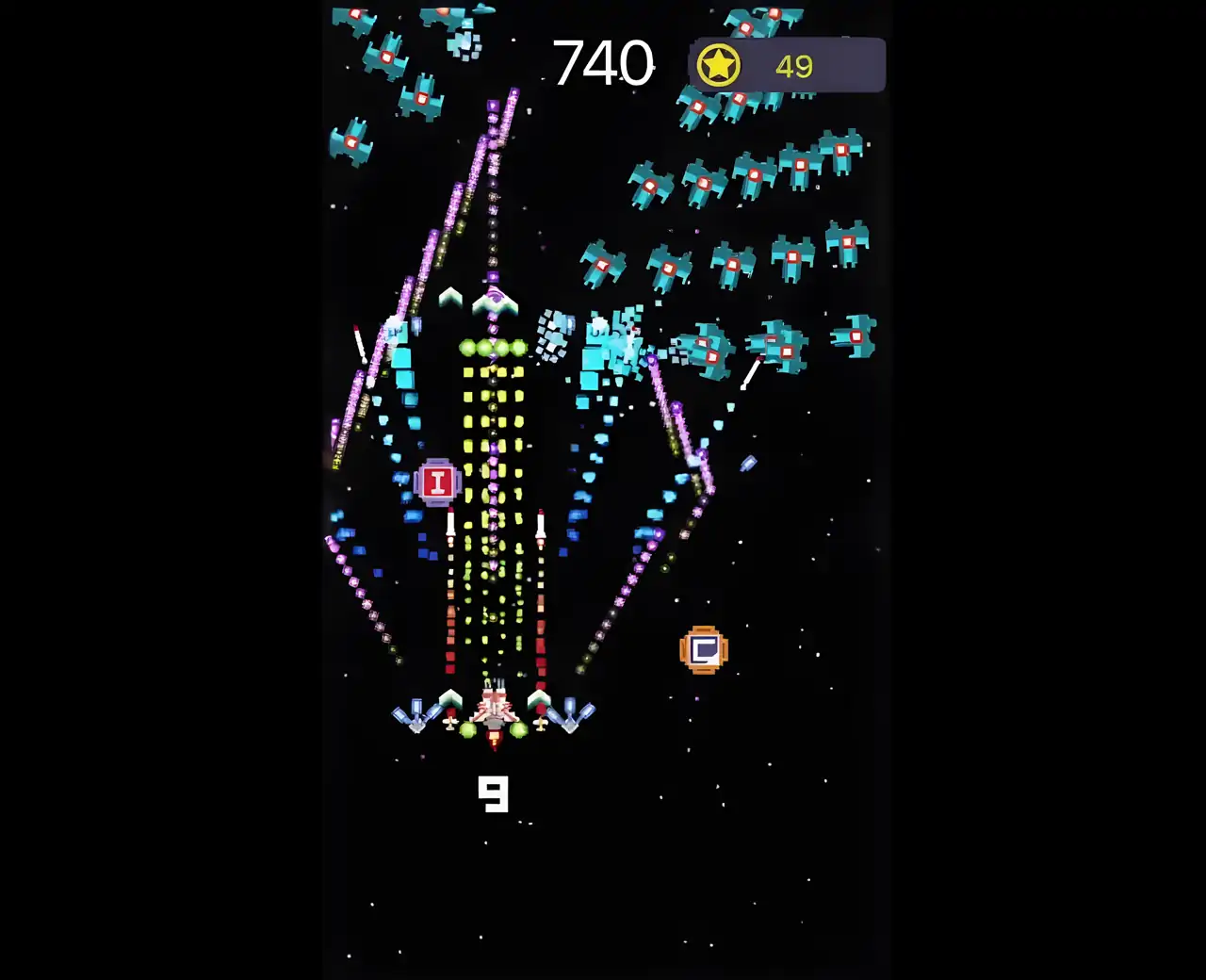Screen dimensions: 1206x980
Task: Tap the ship's right wing pod
Action: point(569,714)
